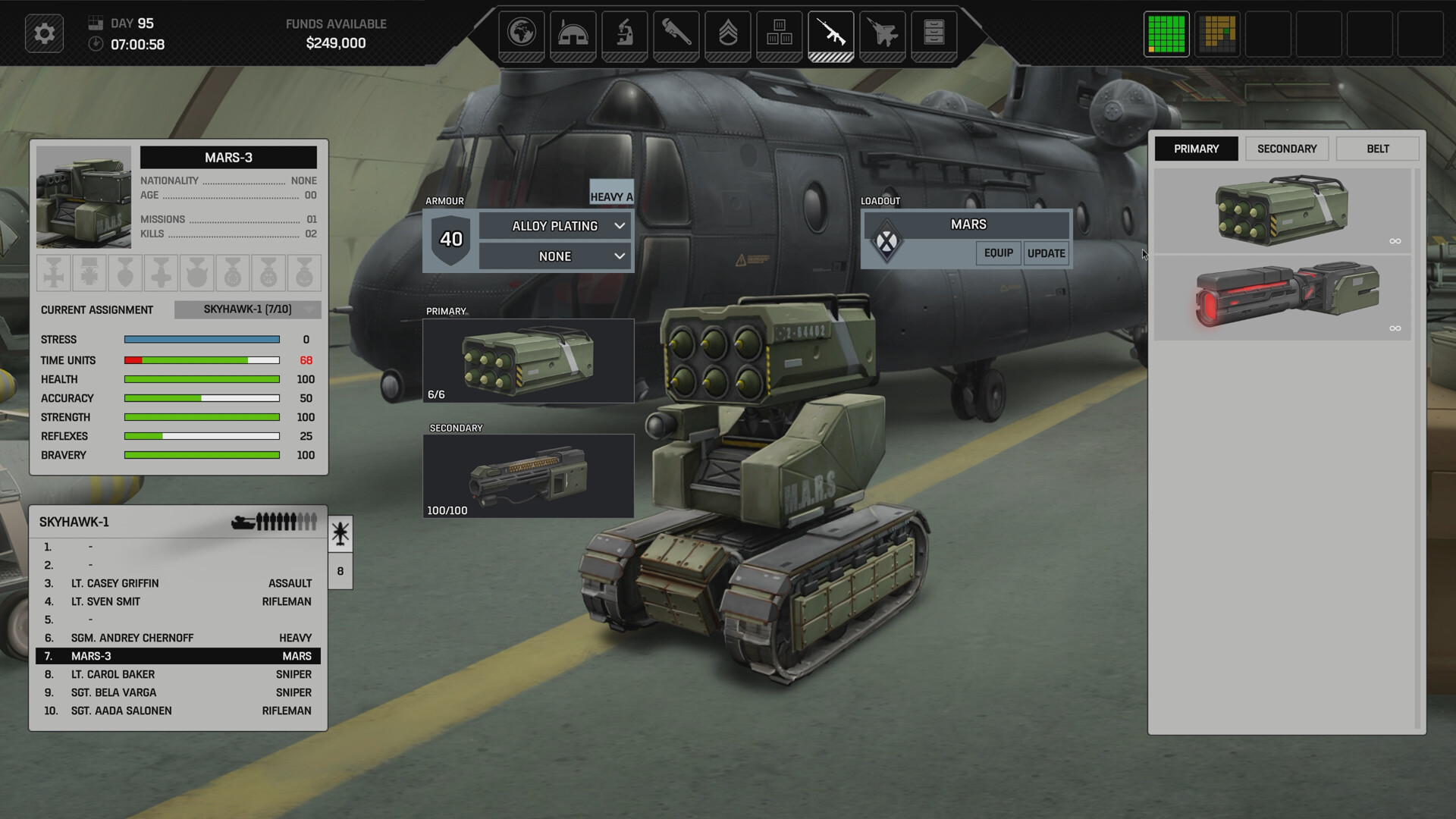Open the Alloy Plating armour dropdown
The height and width of the screenshot is (819, 1456).
click(x=554, y=225)
